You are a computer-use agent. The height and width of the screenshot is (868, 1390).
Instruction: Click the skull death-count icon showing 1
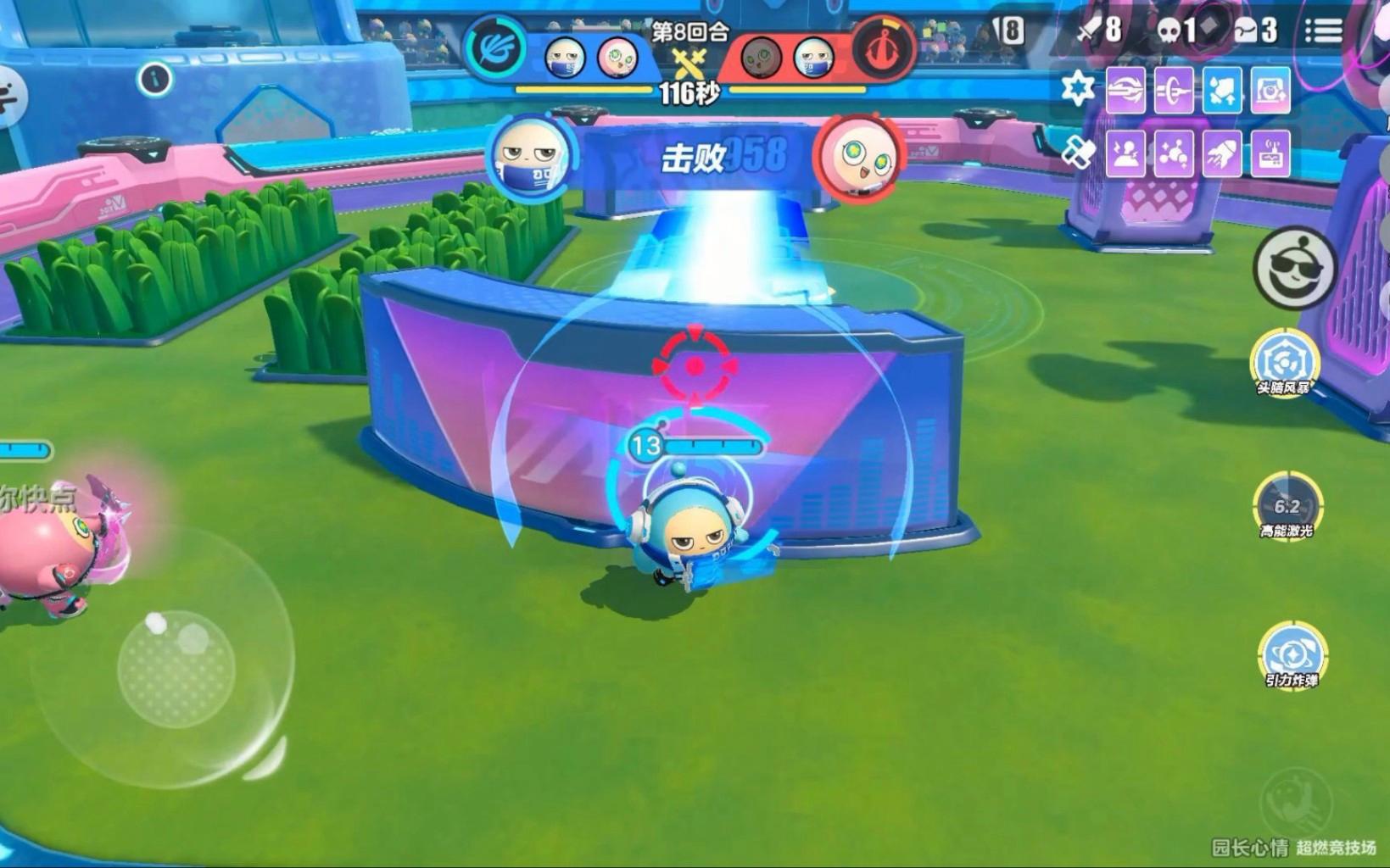pos(1169,29)
